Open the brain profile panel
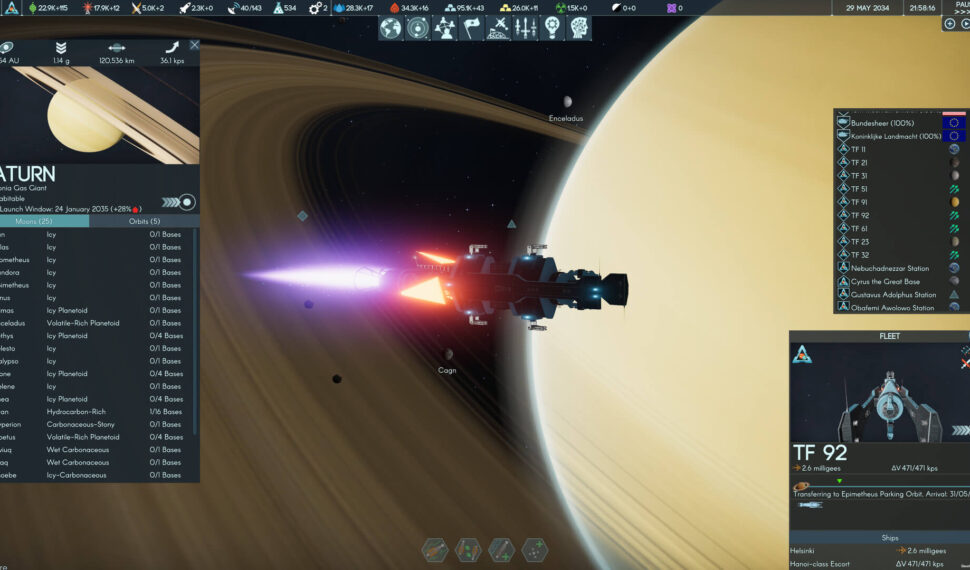 click(x=578, y=28)
